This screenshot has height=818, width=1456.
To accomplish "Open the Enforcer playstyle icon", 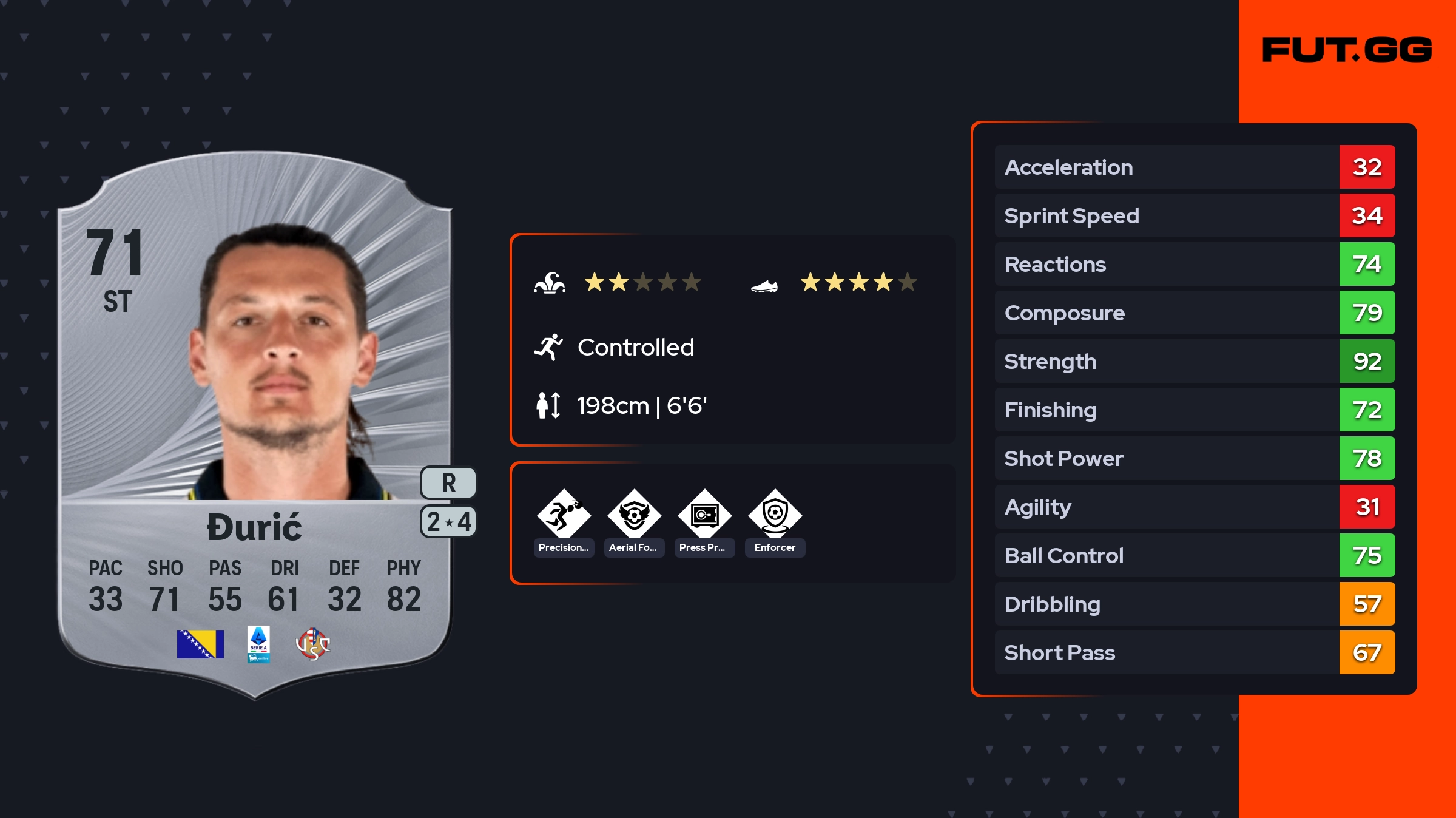I will pos(775,515).
